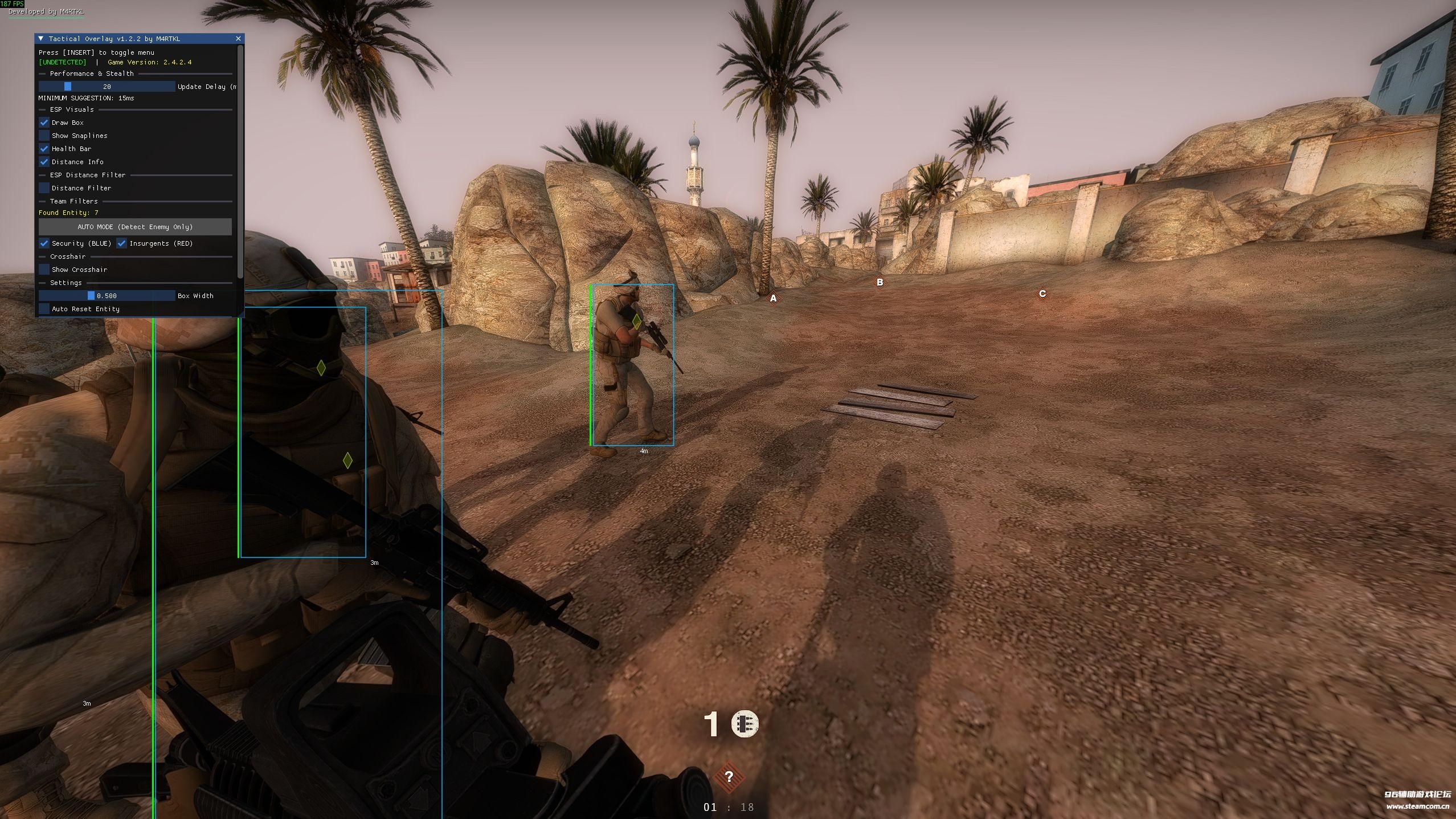Collapse the Team Filters section
The width and height of the screenshot is (1456, 819).
point(73,201)
